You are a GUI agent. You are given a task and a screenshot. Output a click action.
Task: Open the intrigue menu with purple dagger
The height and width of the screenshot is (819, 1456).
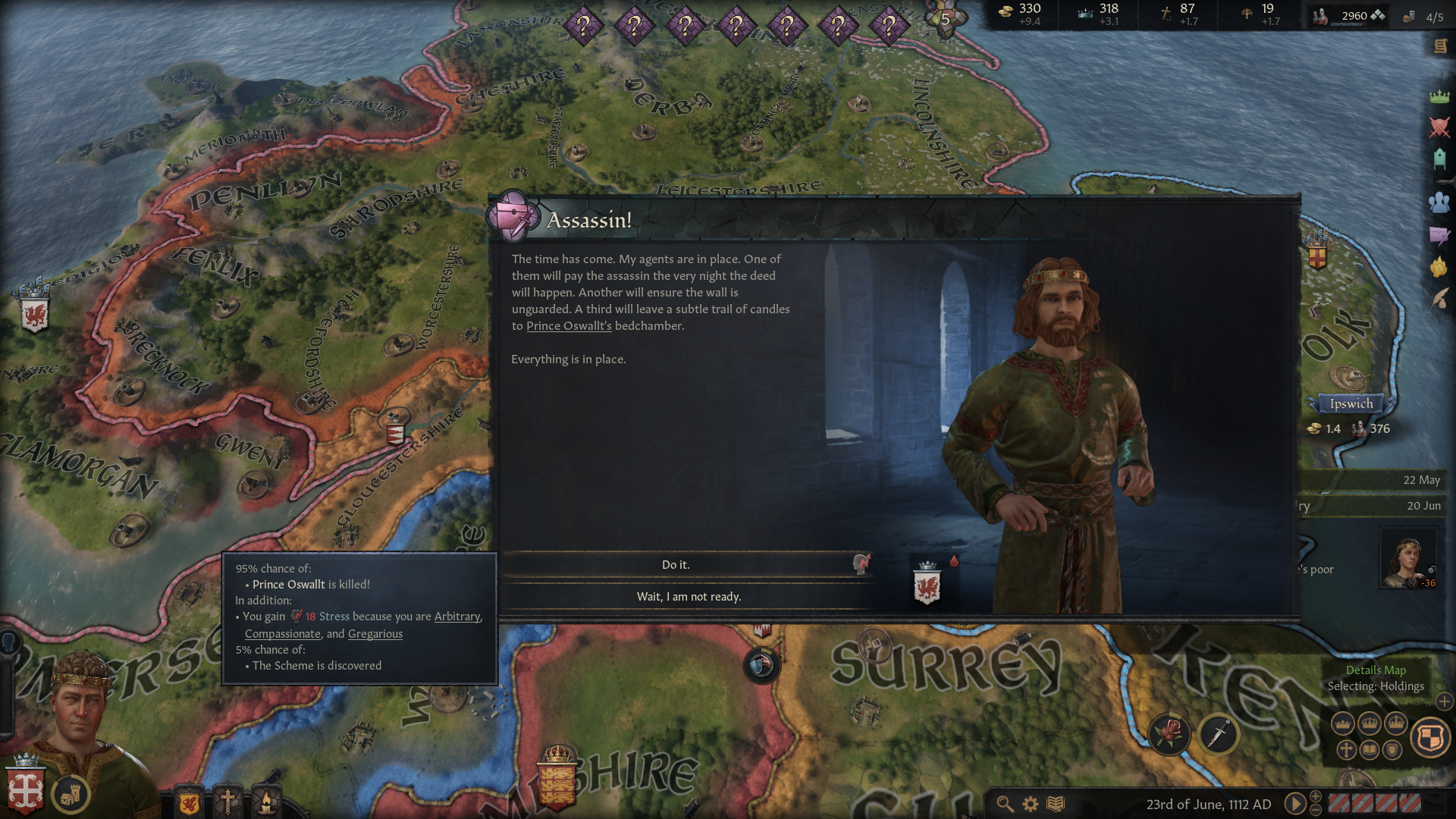(x=1439, y=235)
